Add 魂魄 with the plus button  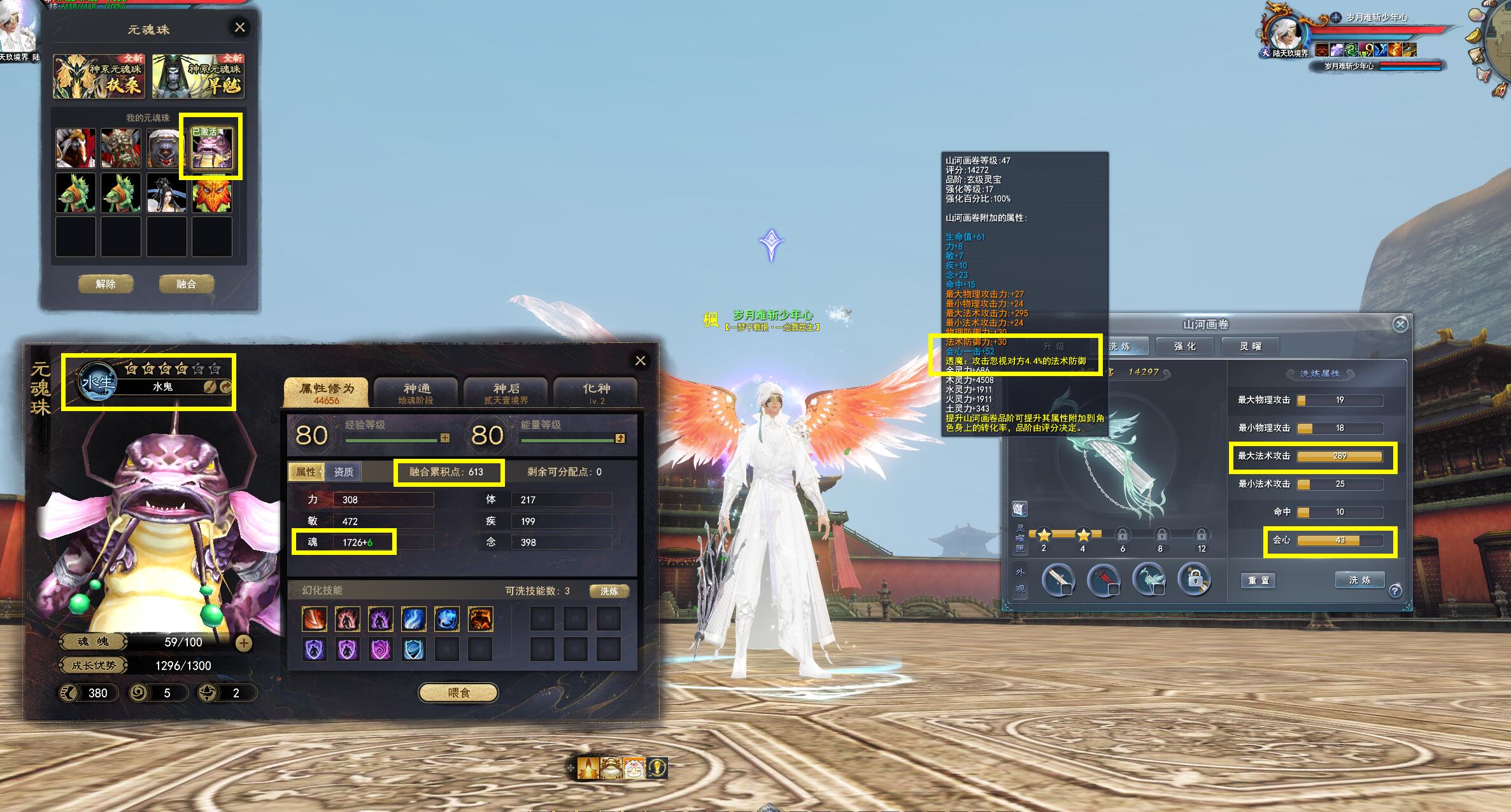click(x=243, y=643)
